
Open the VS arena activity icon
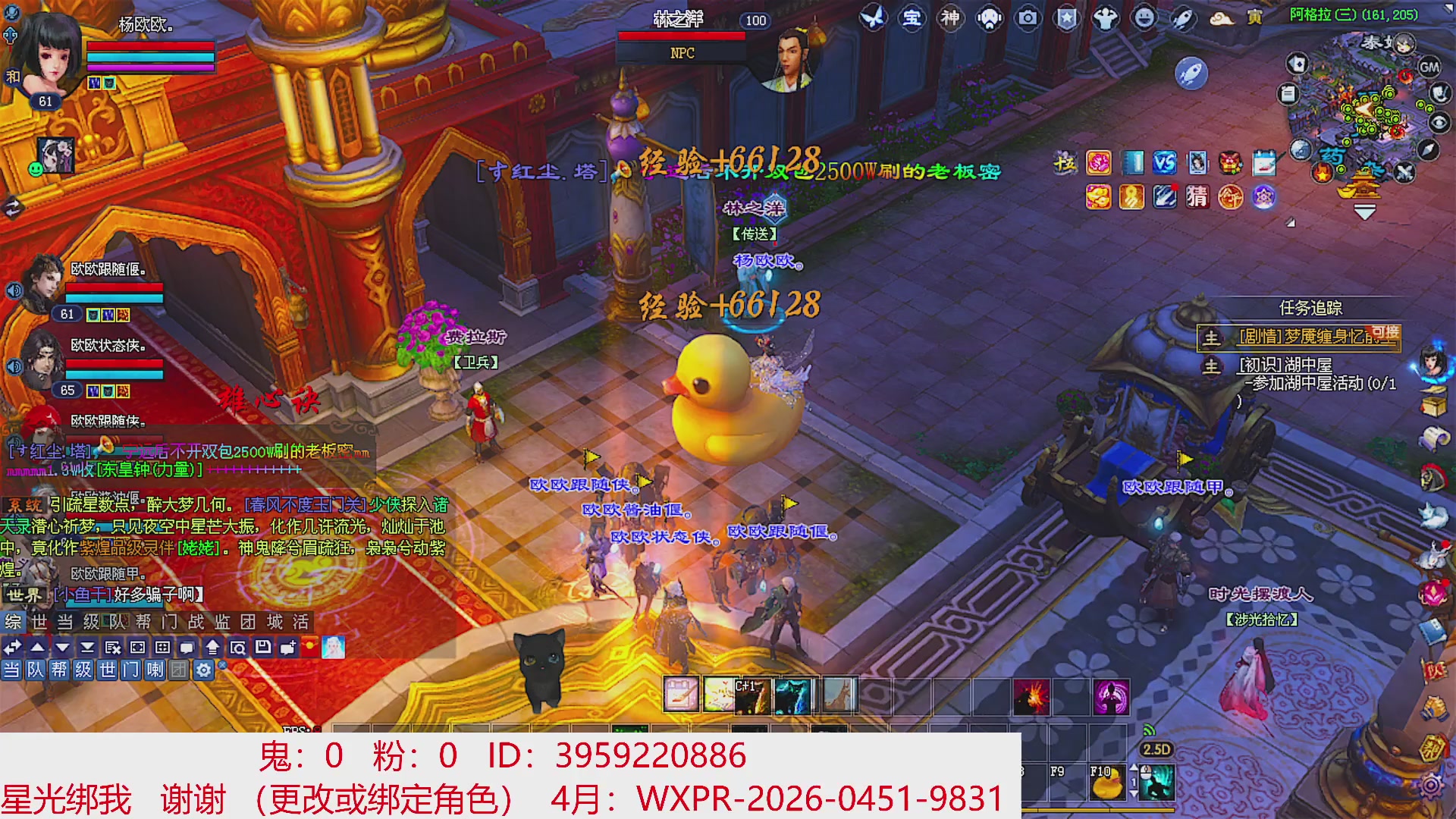click(1164, 164)
